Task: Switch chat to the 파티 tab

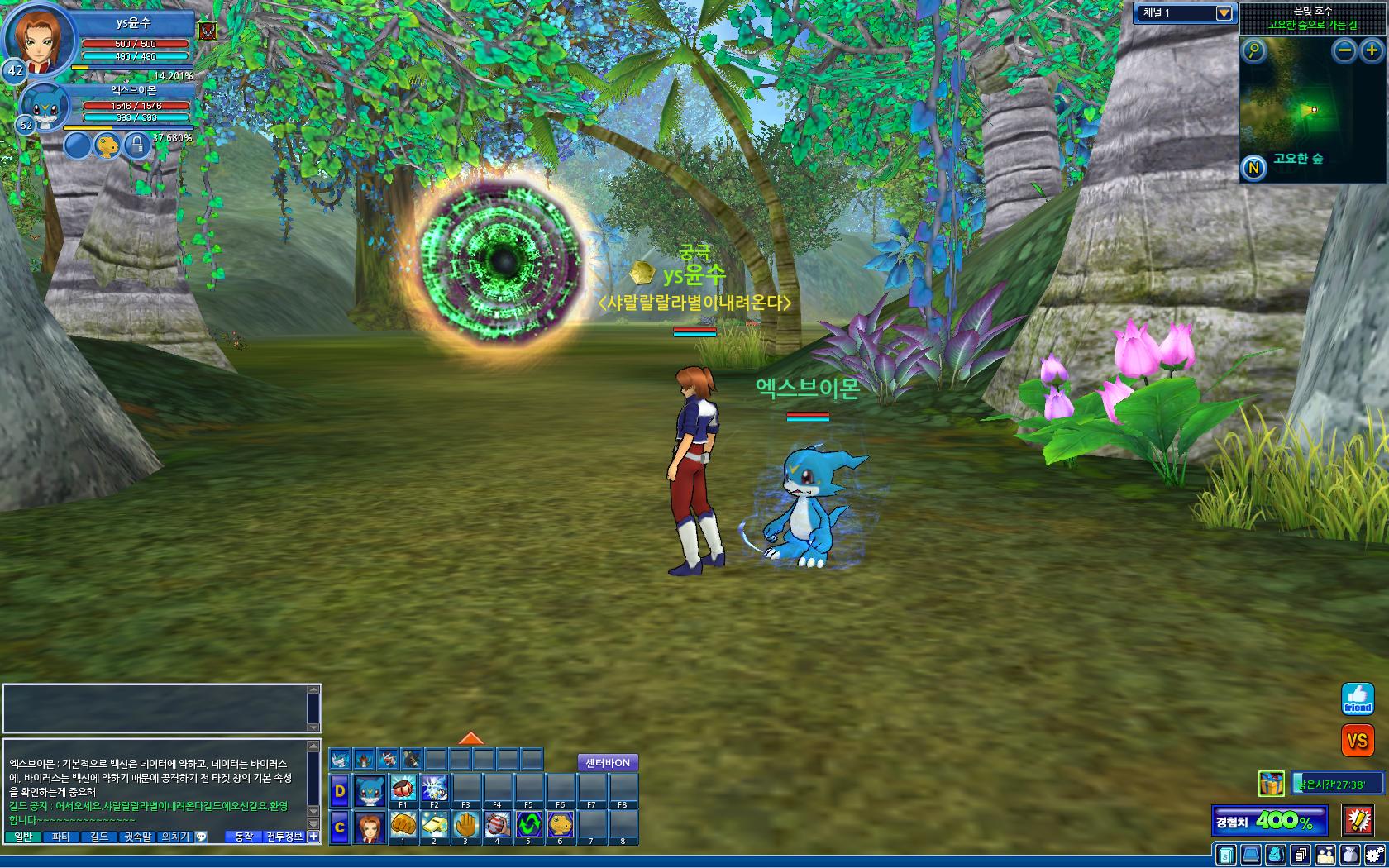Action: coord(61,837)
